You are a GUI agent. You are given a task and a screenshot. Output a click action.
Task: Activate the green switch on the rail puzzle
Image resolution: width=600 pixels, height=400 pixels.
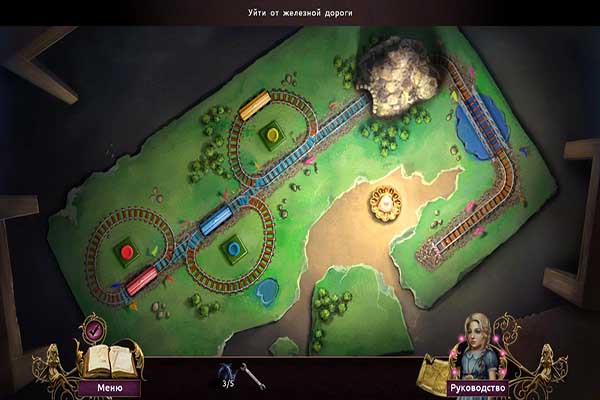click(x=269, y=131)
